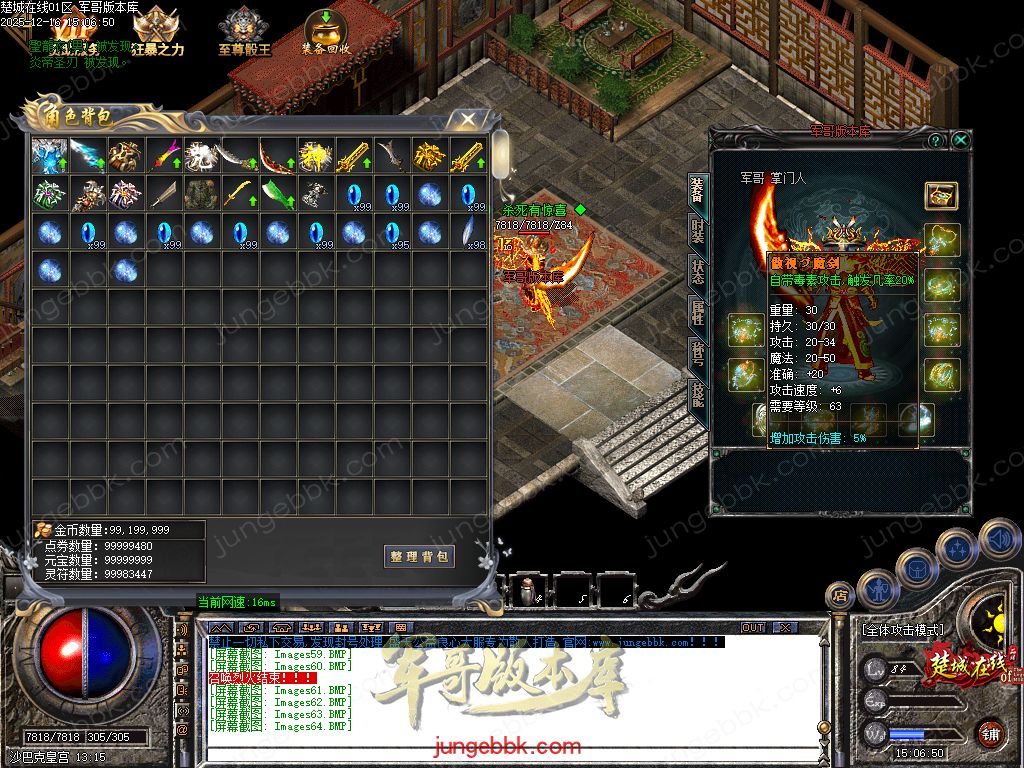Viewport: 1024px width, 768px height.
Task: Select the blue armor item in first backpack slot
Action: coord(49,155)
